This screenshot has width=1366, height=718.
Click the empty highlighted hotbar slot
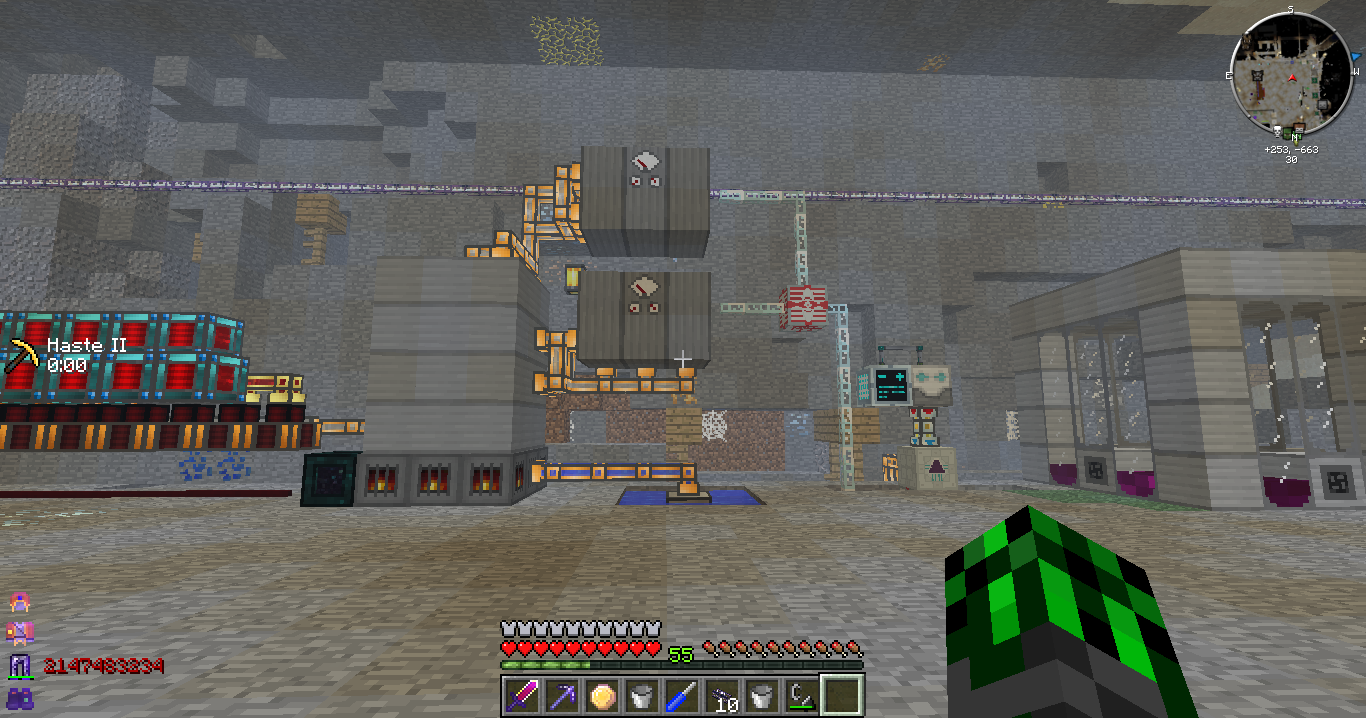click(841, 696)
